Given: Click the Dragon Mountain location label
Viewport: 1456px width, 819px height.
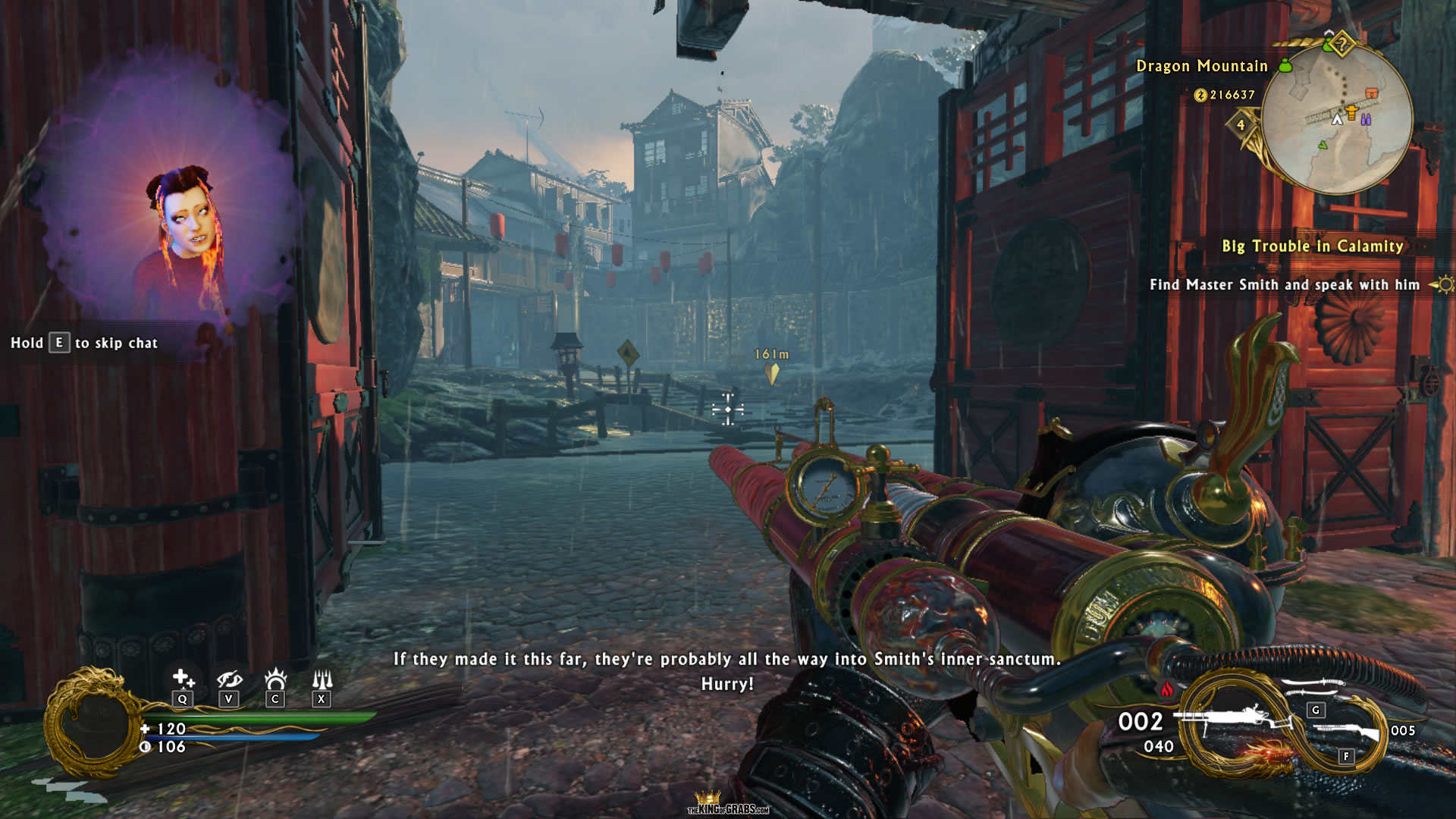Looking at the screenshot, I should point(1201,67).
